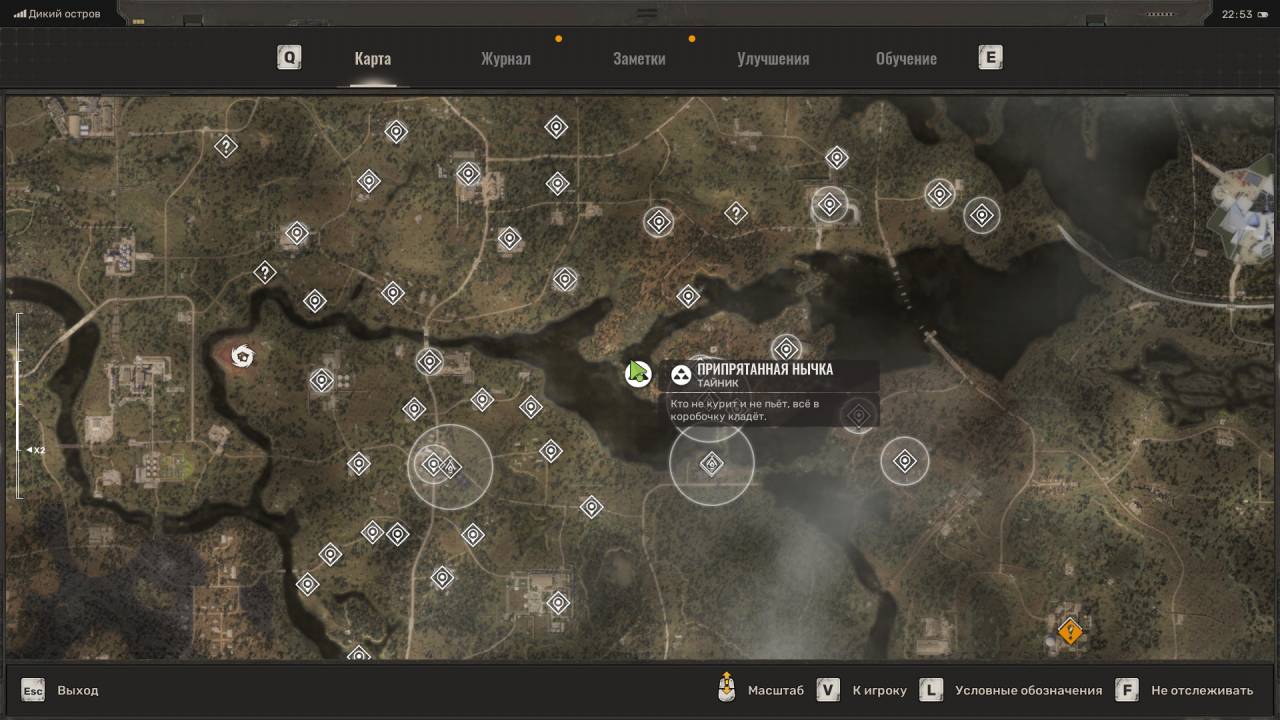Click the Припрятанная нычка stash tooltip icon

pyautogui.click(x=681, y=375)
